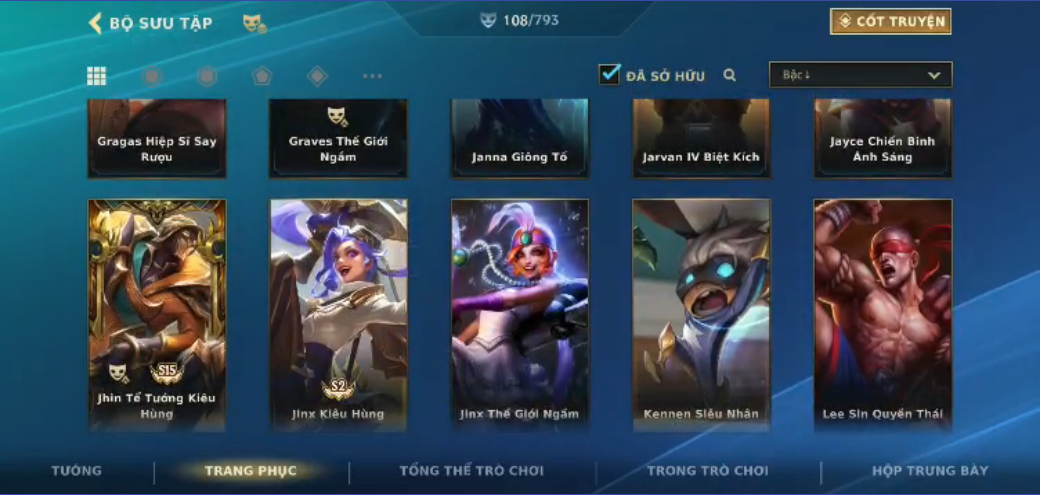The height and width of the screenshot is (495, 1040).
Task: Go back from Bộ Sưu Tập screen
Action: click(96, 23)
